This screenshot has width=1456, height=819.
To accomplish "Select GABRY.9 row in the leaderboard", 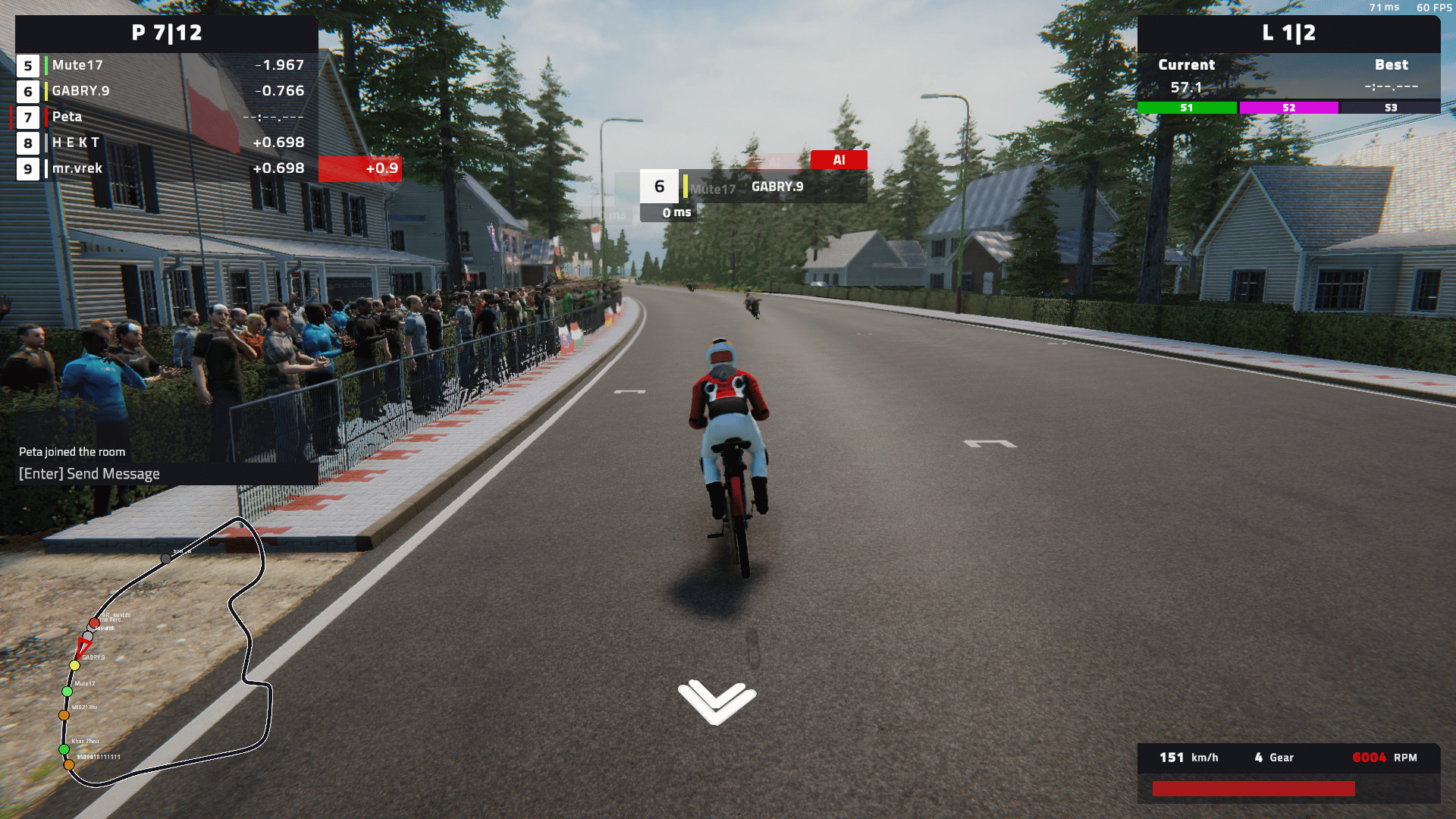I will click(x=167, y=91).
